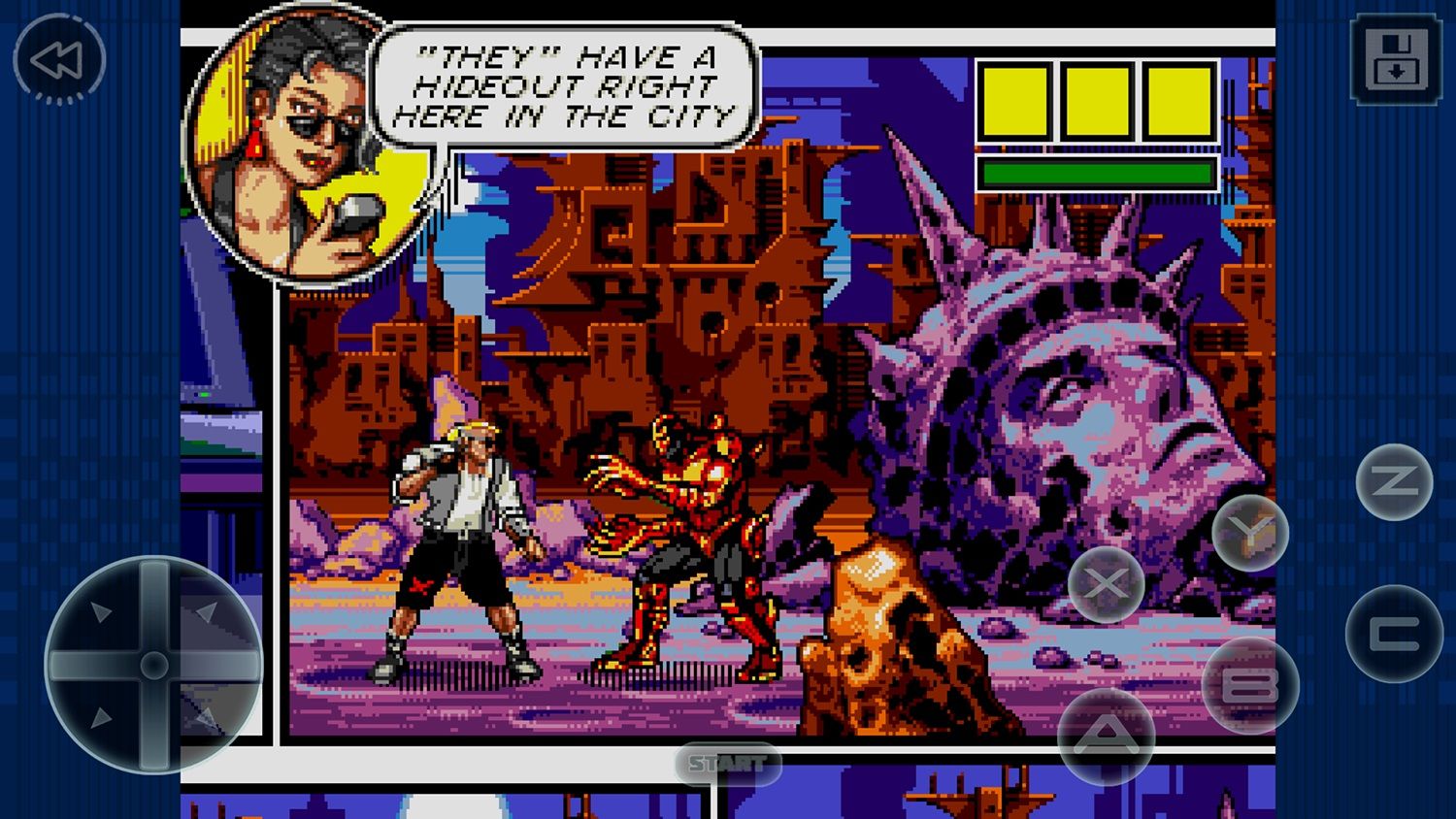Tap the virtual C button

point(1394,634)
